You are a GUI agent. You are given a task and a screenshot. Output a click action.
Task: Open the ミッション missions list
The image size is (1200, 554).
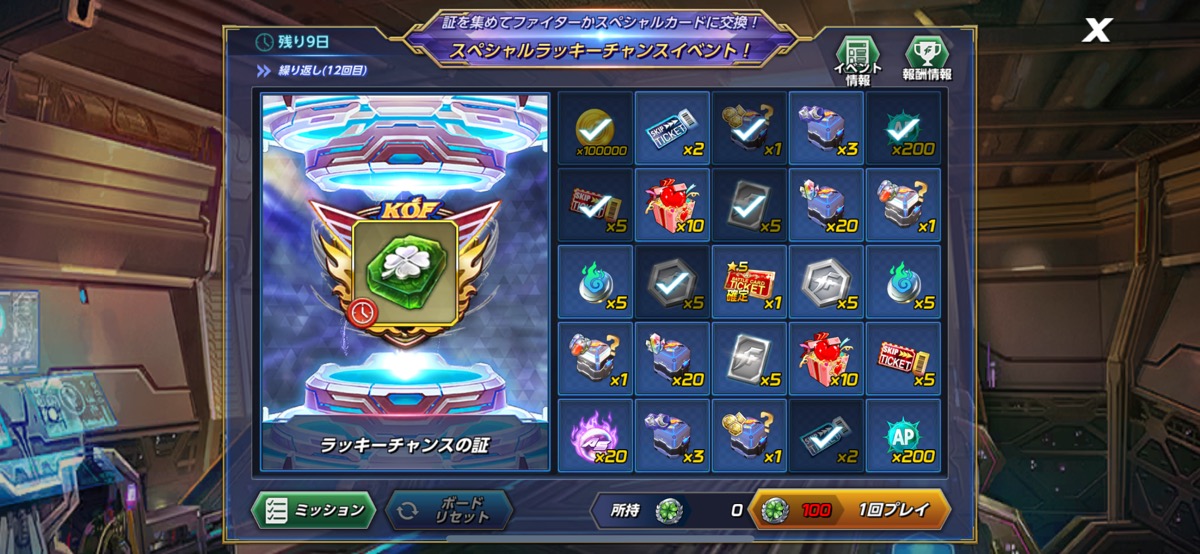[313, 510]
